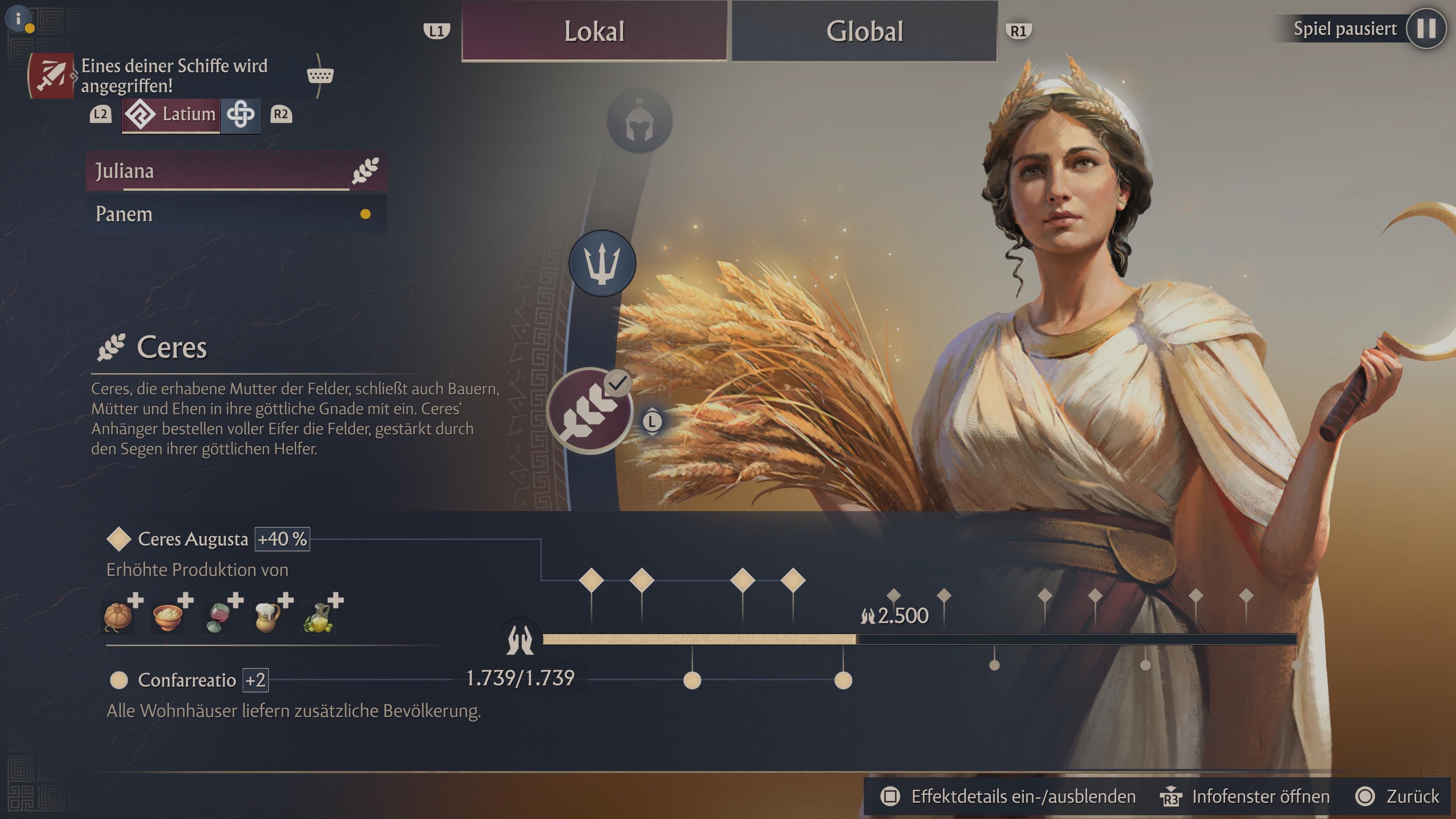Click the pumpkin production bonus icon
This screenshot has width=1456, height=819.
click(118, 618)
